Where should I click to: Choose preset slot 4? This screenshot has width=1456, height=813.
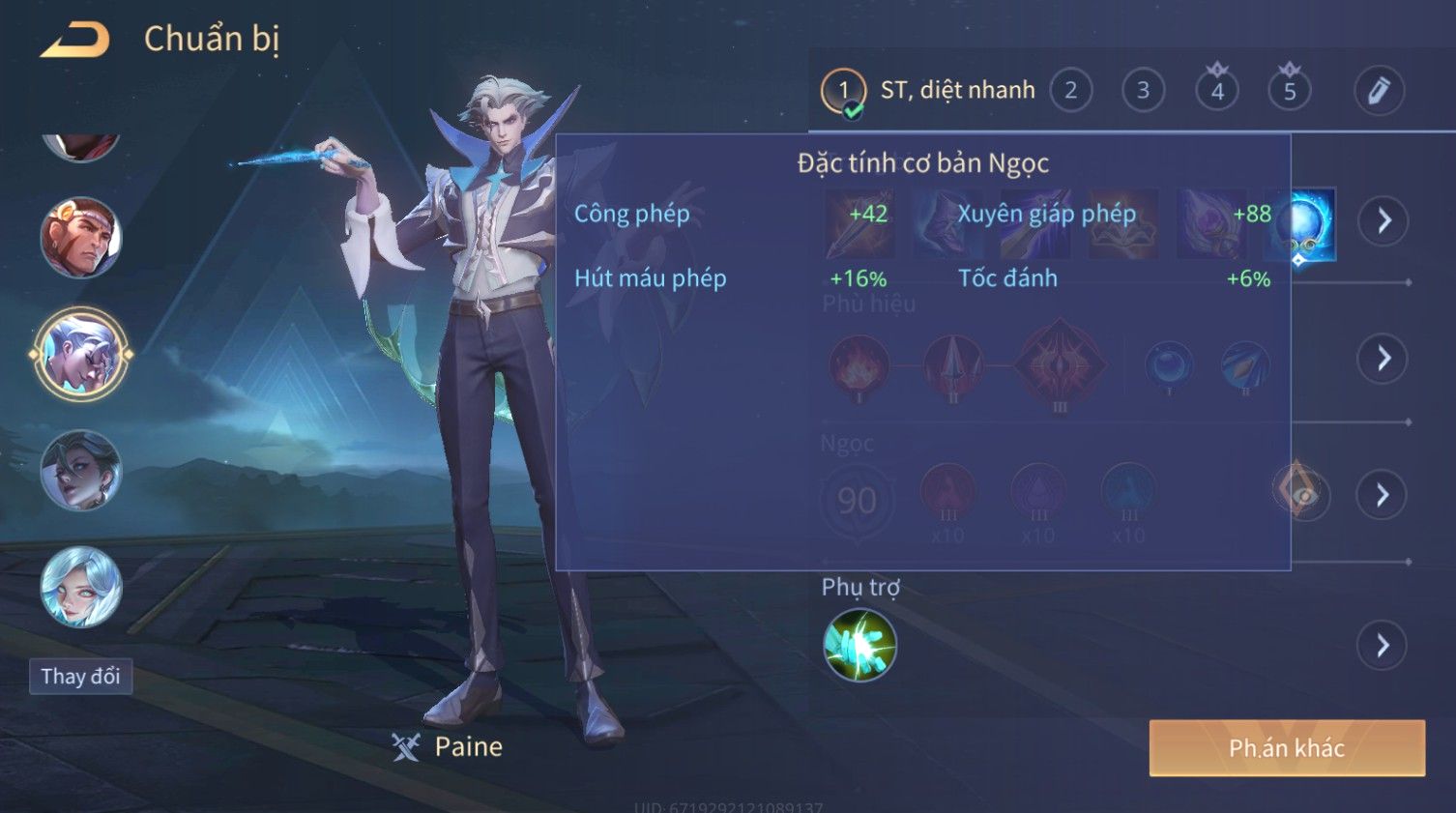tap(1216, 91)
